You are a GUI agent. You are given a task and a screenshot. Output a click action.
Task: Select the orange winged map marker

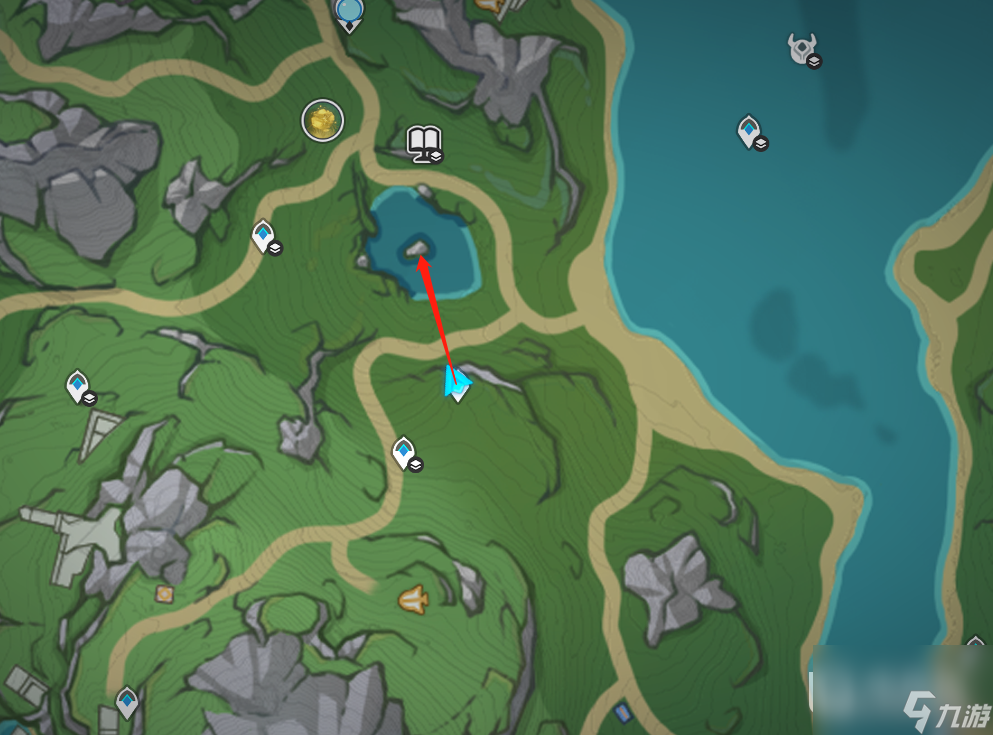pyautogui.click(x=413, y=599)
